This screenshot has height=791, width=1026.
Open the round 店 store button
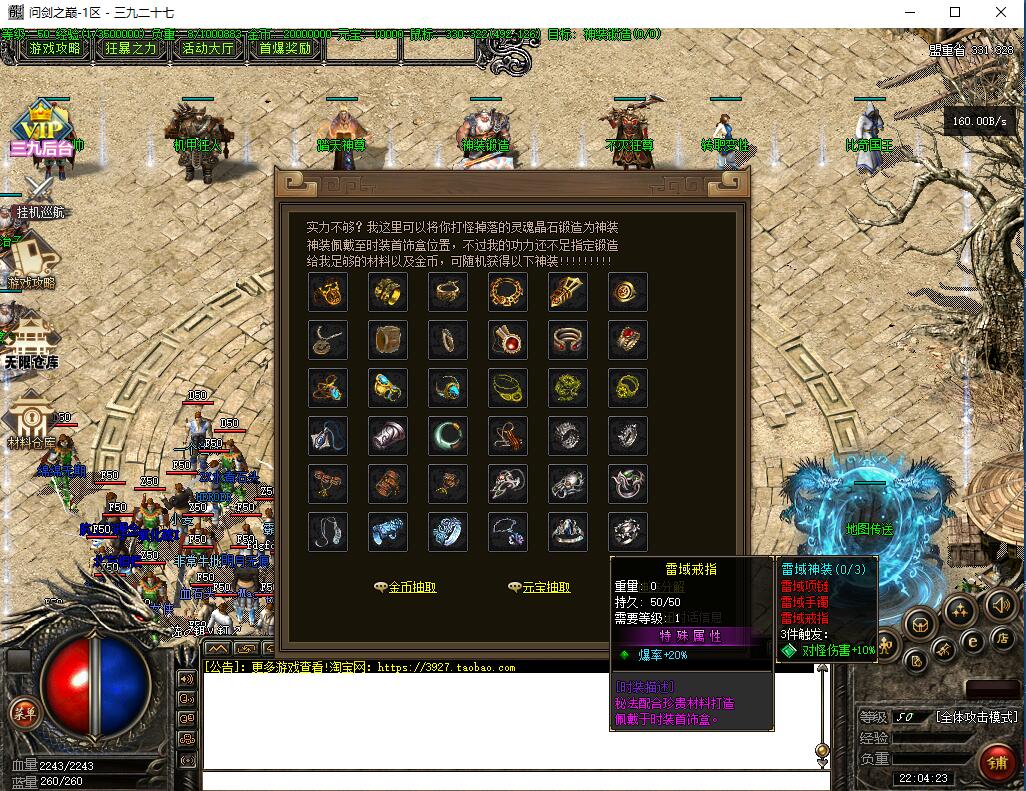coord(1001,637)
